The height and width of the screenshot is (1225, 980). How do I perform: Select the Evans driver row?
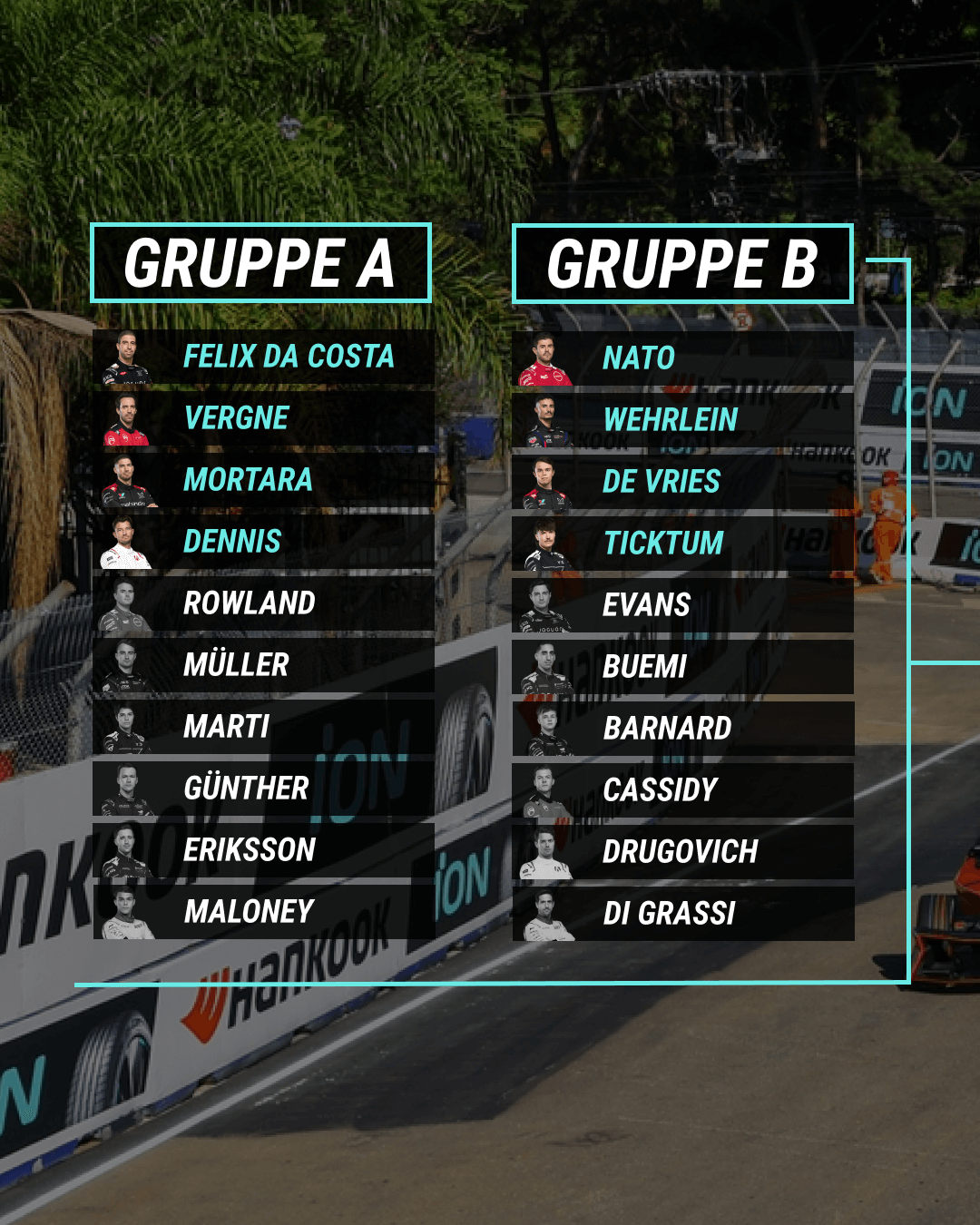[682, 605]
